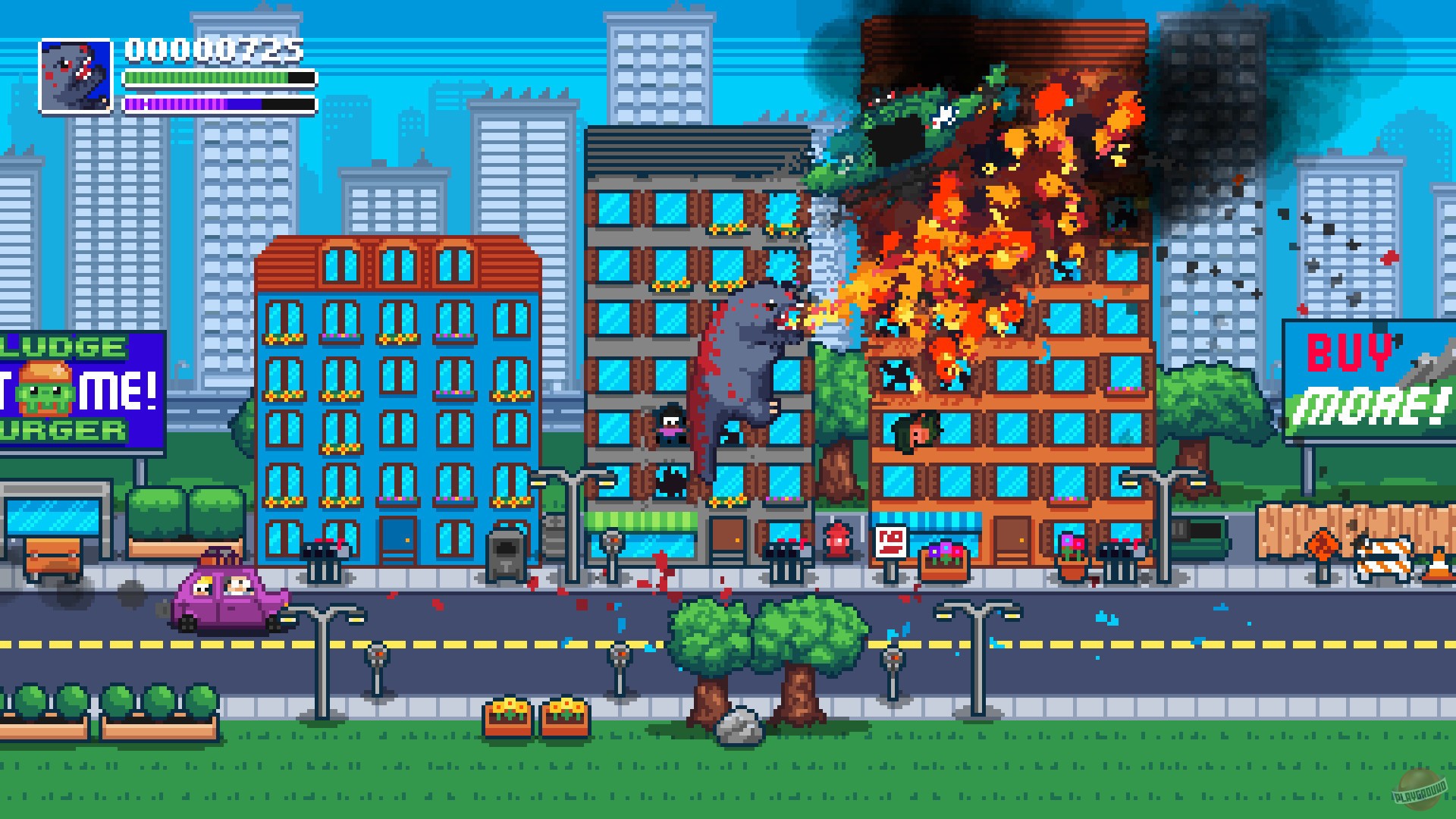1456x819 pixels.
Task: Click the score counter 00000725
Action: coord(212,52)
